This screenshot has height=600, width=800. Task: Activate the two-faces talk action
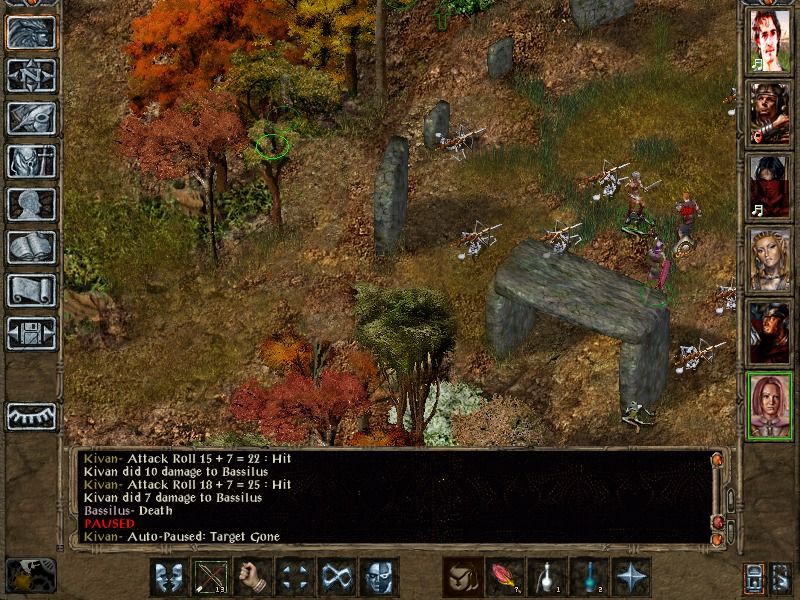coord(169,577)
